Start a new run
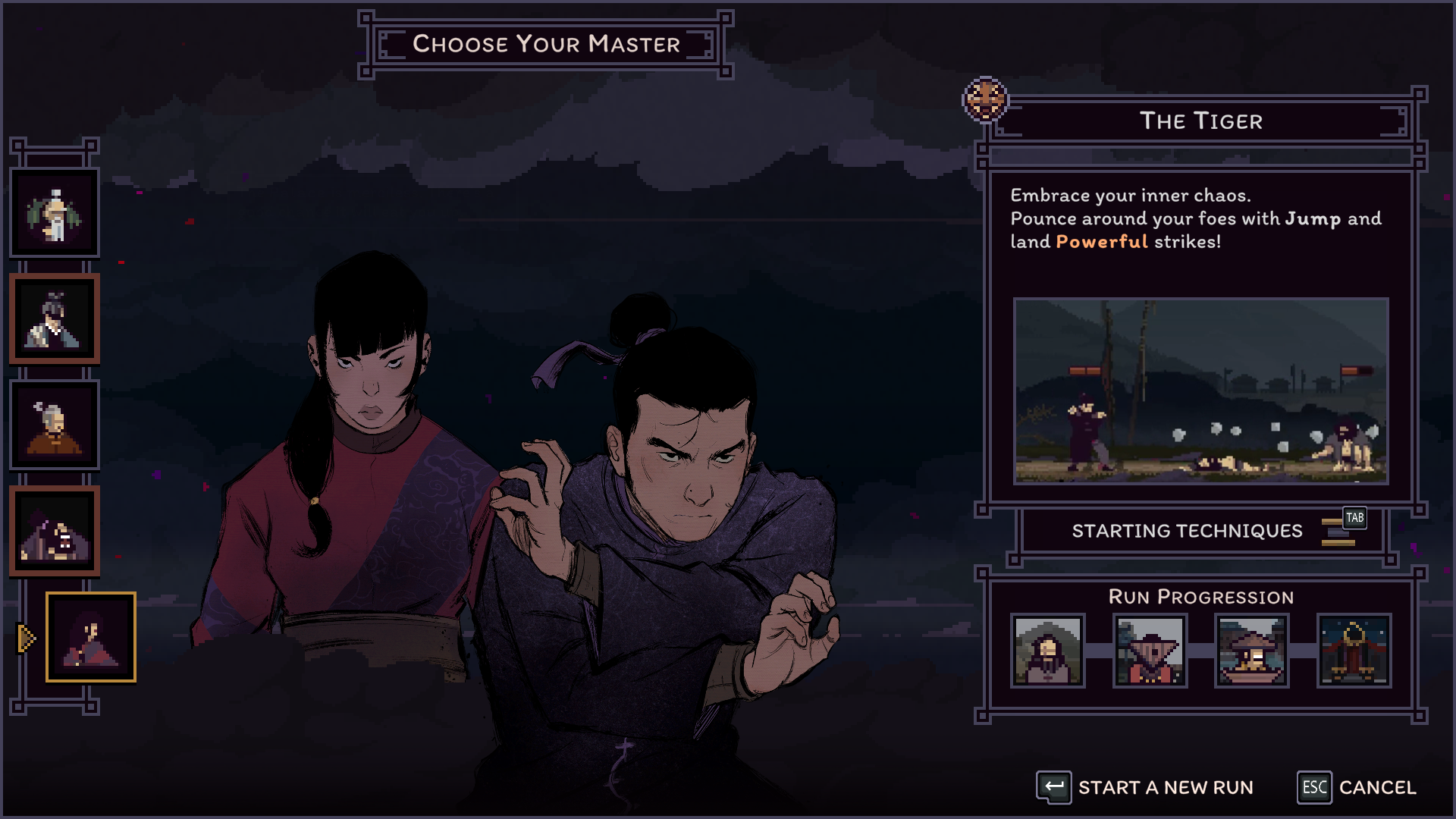This screenshot has height=819, width=1456. click(1145, 788)
